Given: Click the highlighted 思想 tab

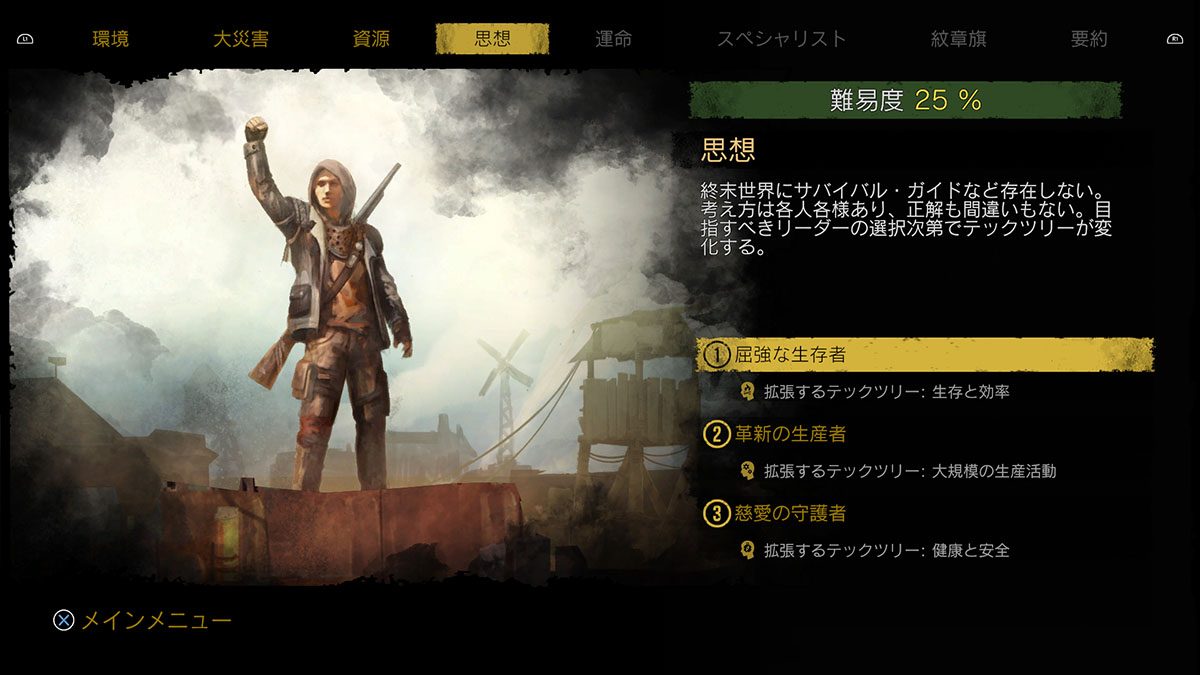Looking at the screenshot, I should coord(492,40).
